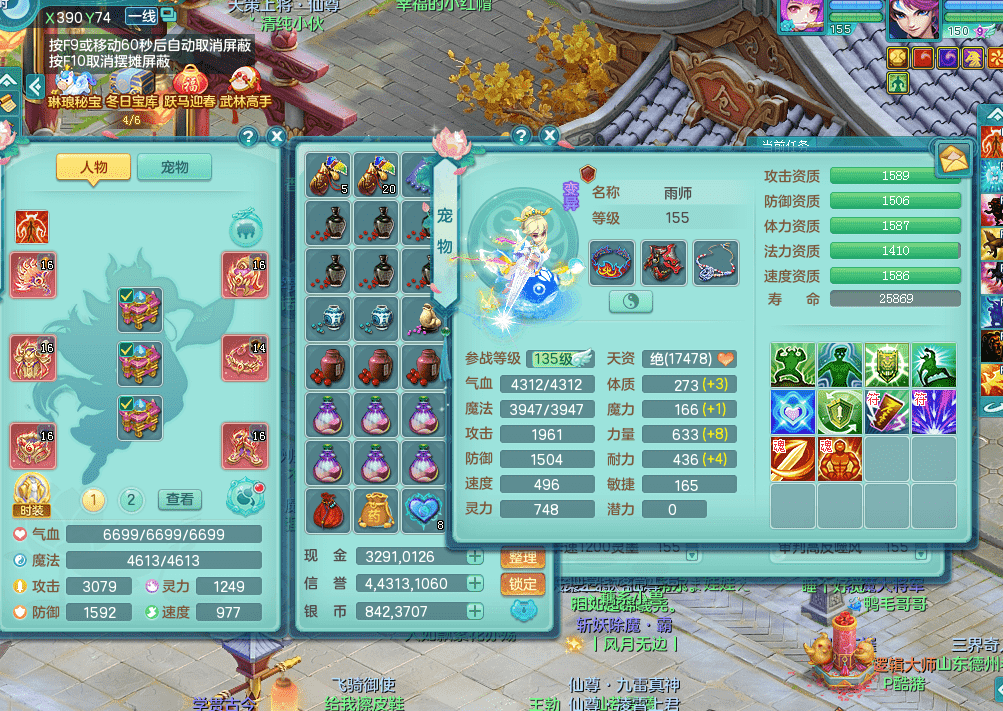Select the 药 medicine bag item
The image size is (1003, 711).
click(x=376, y=510)
